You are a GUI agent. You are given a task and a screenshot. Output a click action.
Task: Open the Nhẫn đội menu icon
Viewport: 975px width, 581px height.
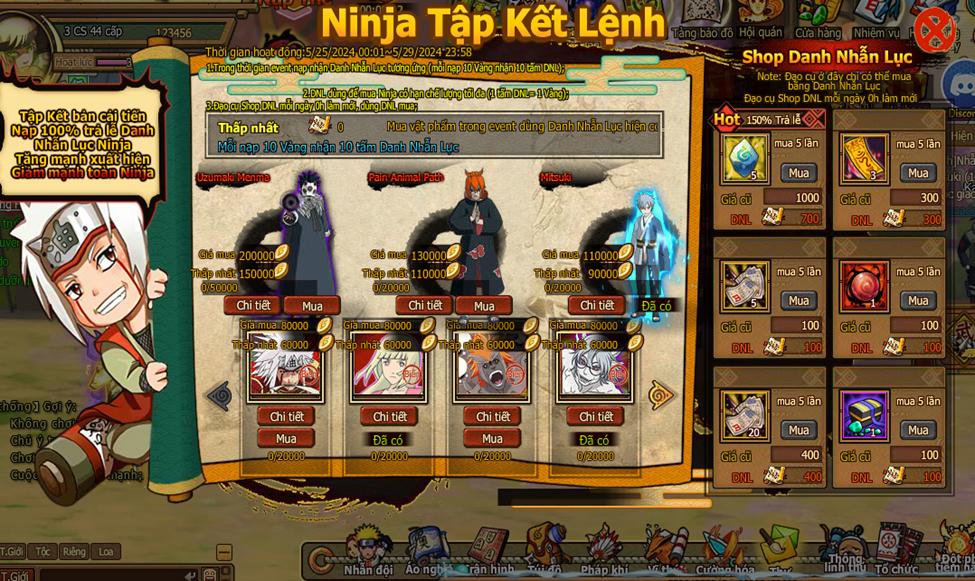(368, 550)
